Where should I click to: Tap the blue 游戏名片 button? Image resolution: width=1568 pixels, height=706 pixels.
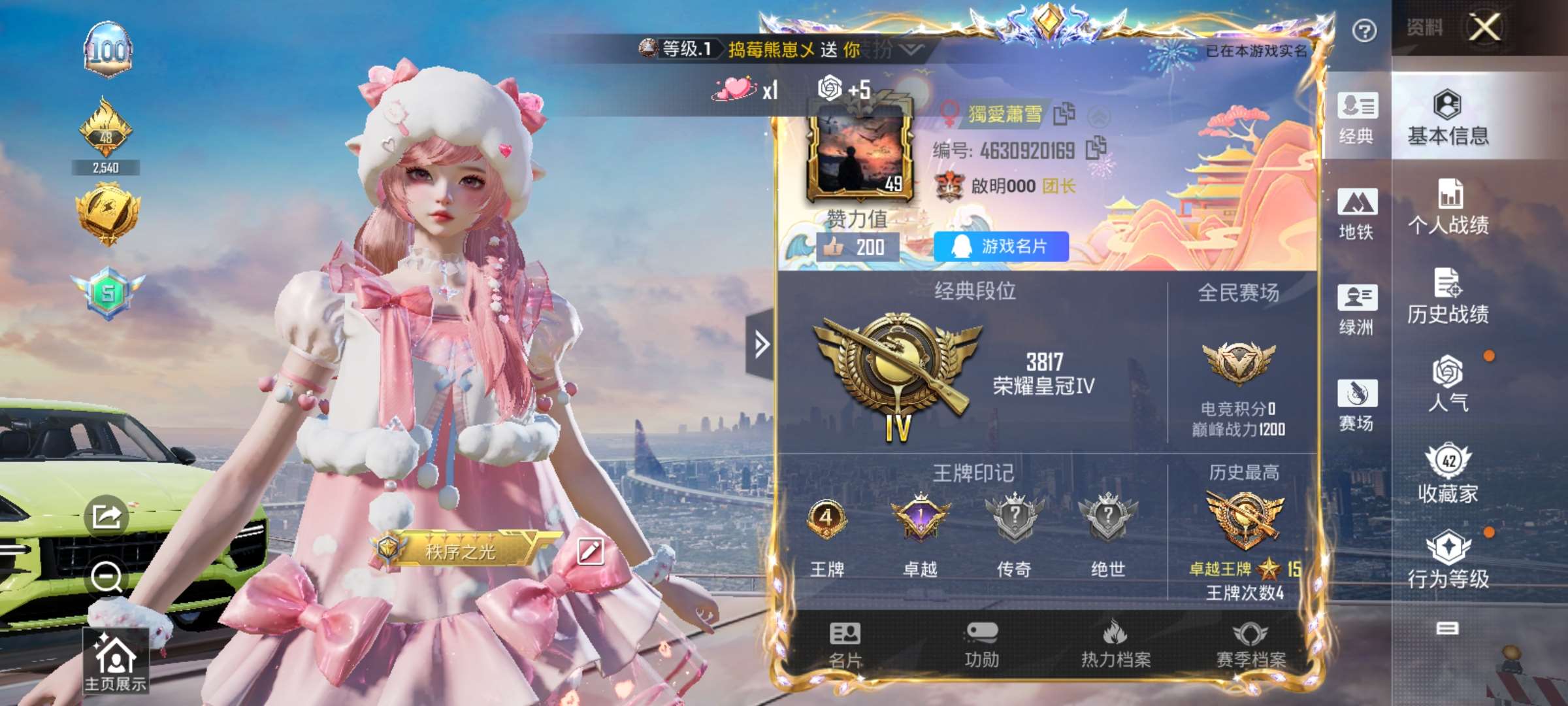click(x=1001, y=246)
